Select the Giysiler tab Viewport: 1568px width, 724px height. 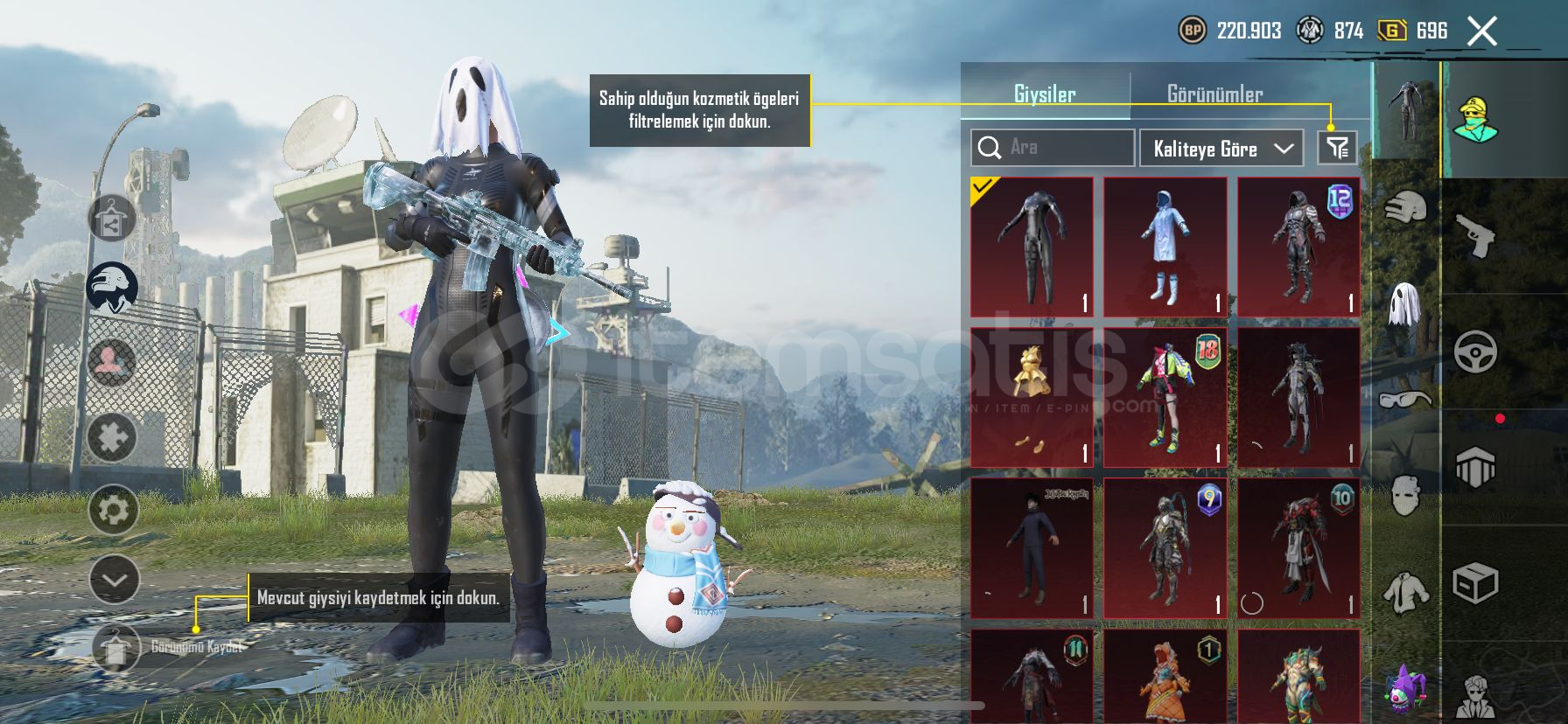[x=1045, y=94]
